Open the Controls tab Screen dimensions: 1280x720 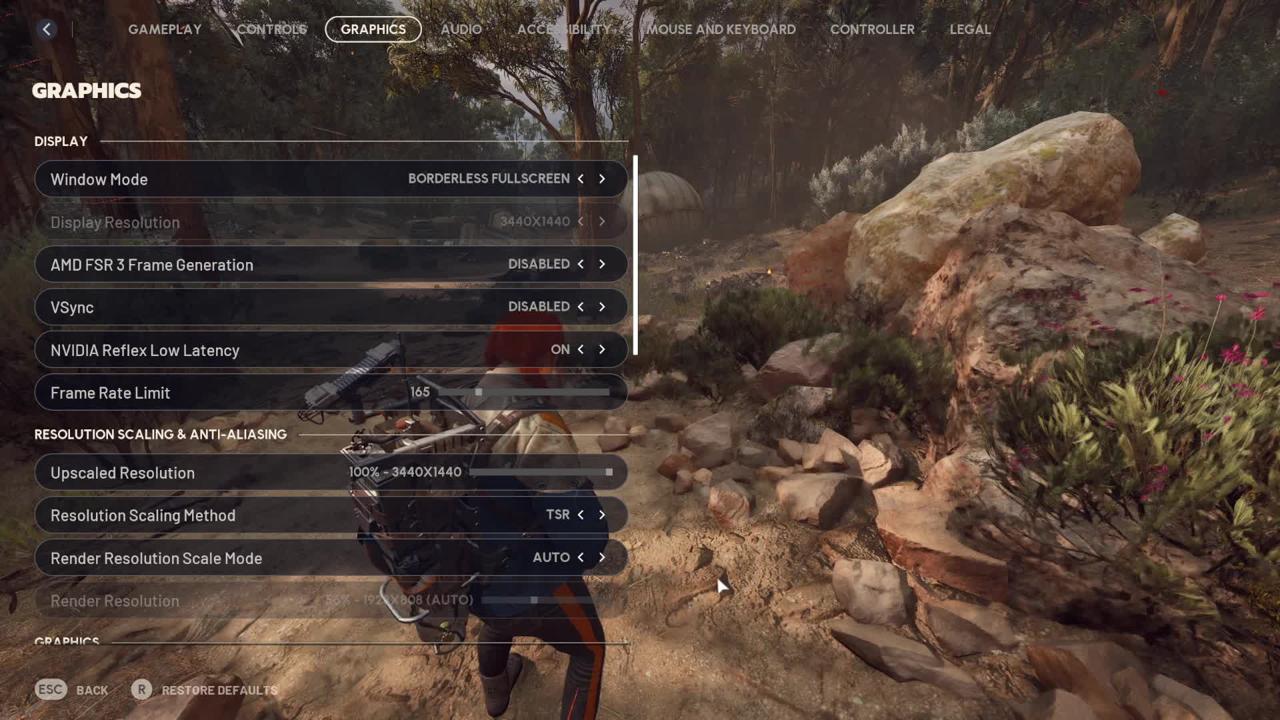(271, 29)
